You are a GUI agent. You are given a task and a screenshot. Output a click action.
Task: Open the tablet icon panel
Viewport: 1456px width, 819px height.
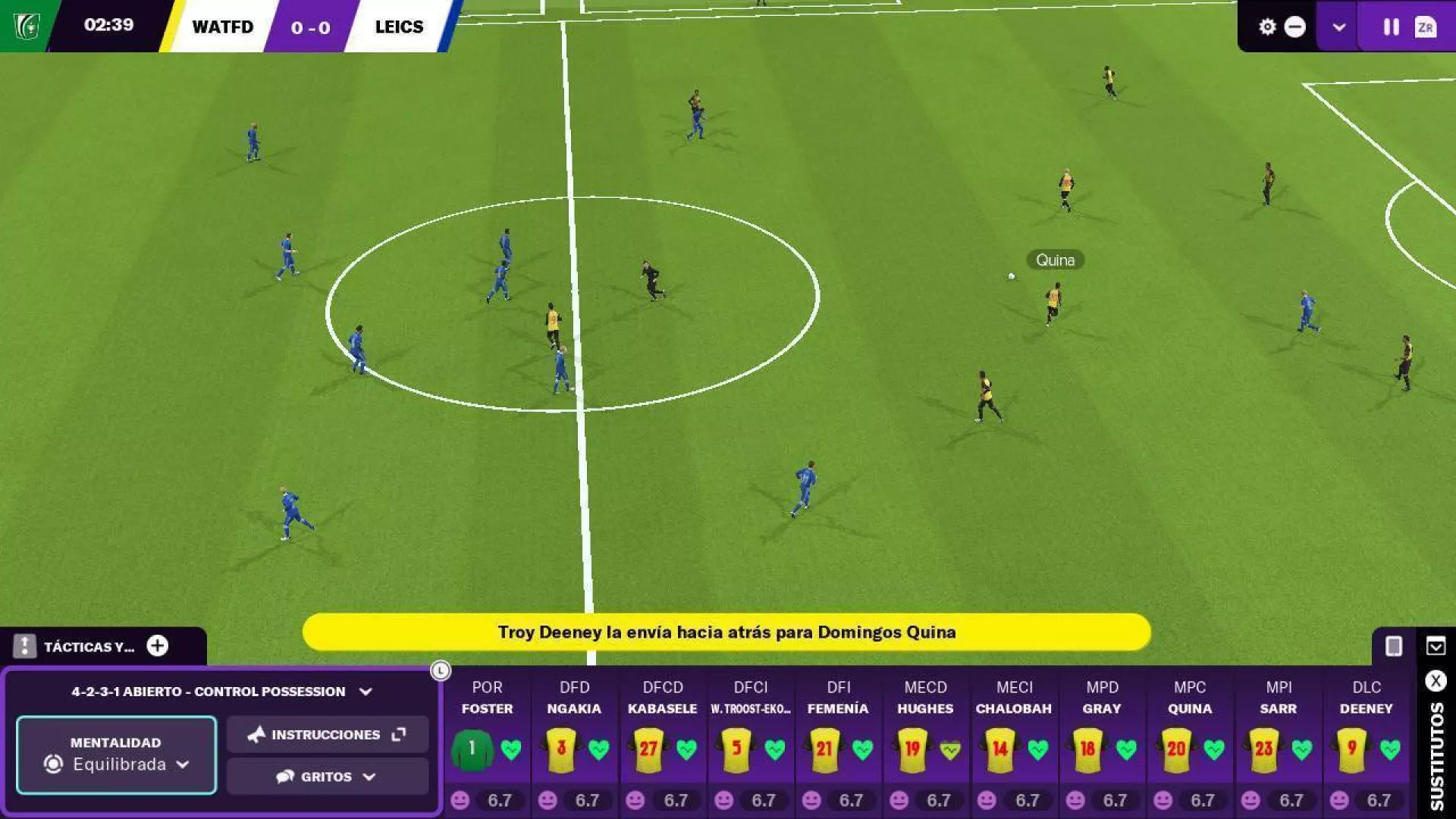pyautogui.click(x=1394, y=646)
